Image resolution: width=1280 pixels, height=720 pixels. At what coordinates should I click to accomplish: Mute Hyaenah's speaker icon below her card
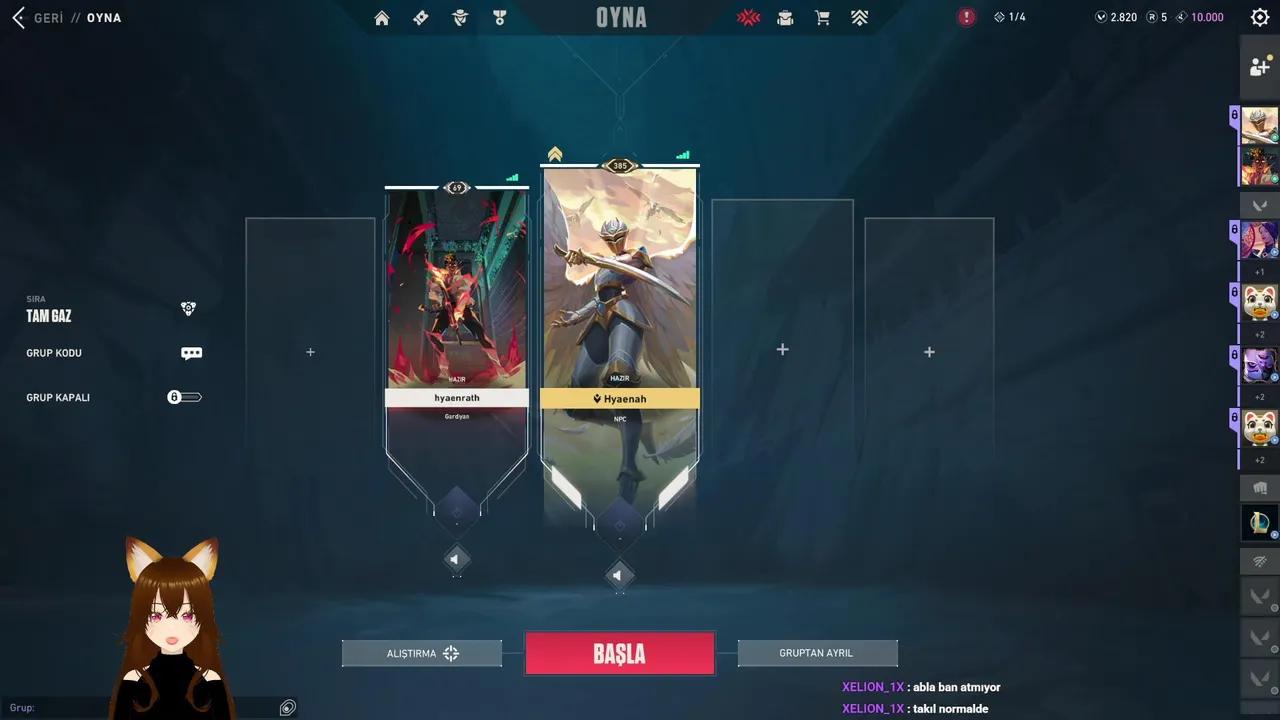(619, 575)
